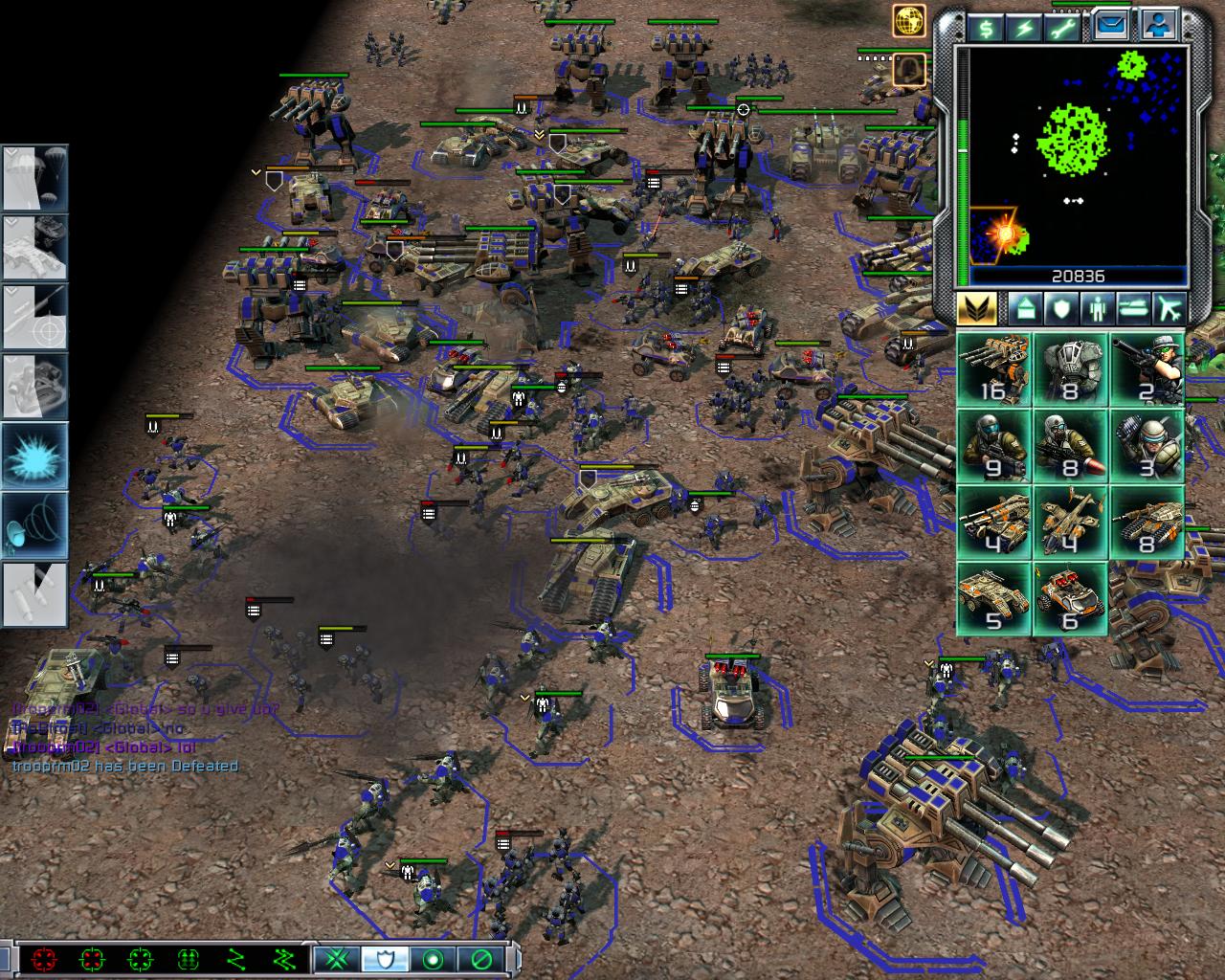
Task: Open the blue envelope messages button
Action: pyautogui.click(x=1110, y=27)
